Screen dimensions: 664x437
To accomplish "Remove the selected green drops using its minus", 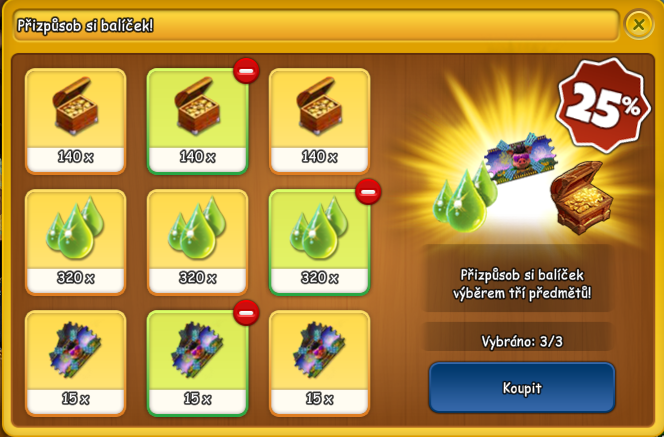I will point(369,192).
